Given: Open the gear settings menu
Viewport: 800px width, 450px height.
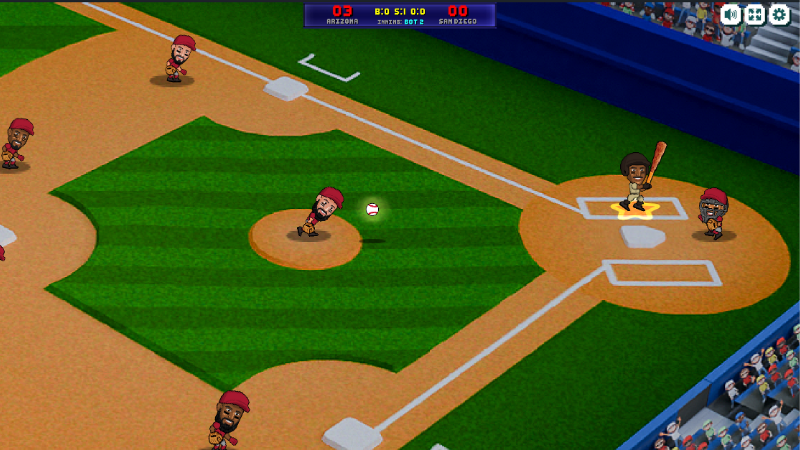Looking at the screenshot, I should [x=779, y=14].
